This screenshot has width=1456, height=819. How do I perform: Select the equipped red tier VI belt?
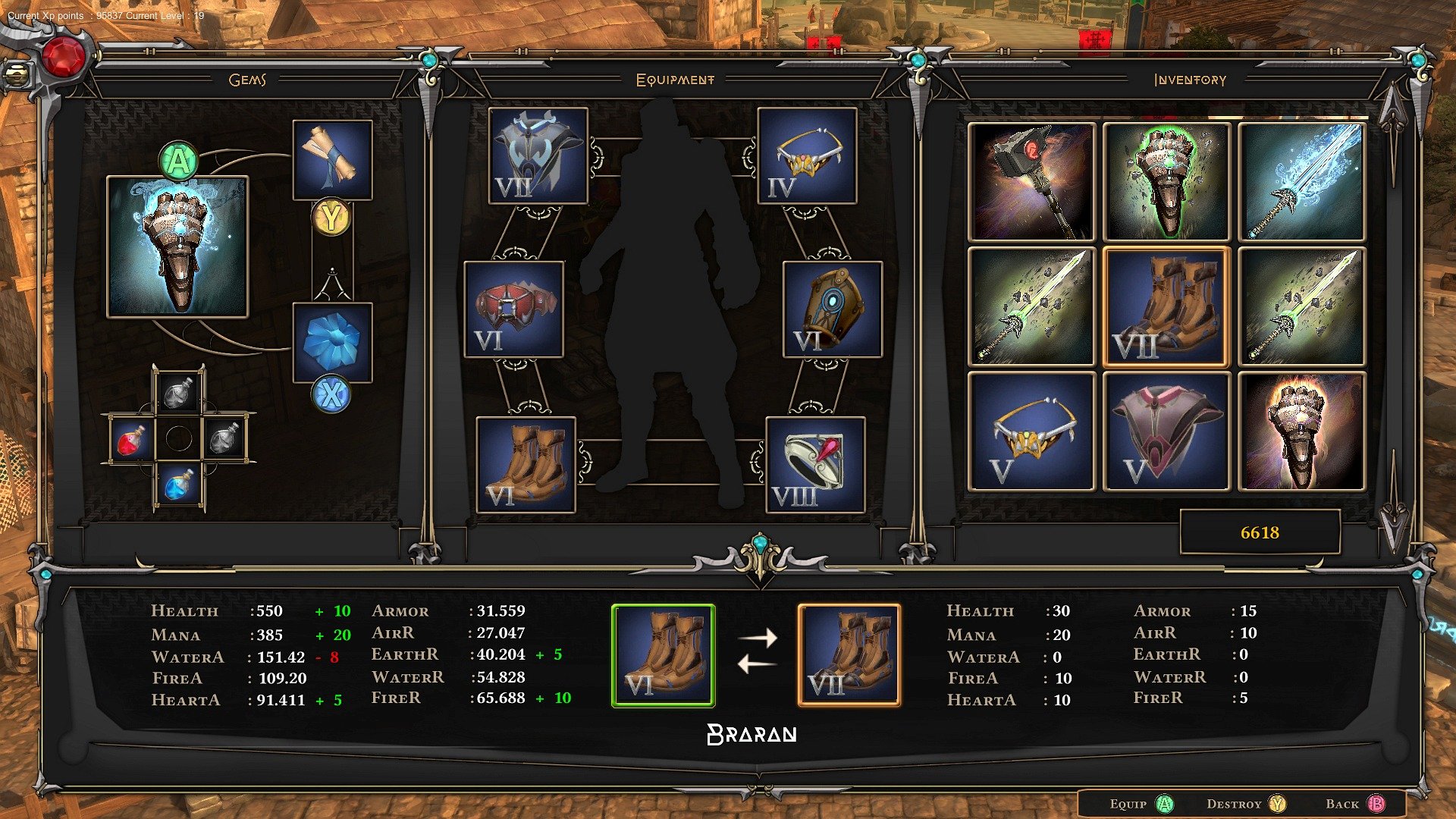513,309
